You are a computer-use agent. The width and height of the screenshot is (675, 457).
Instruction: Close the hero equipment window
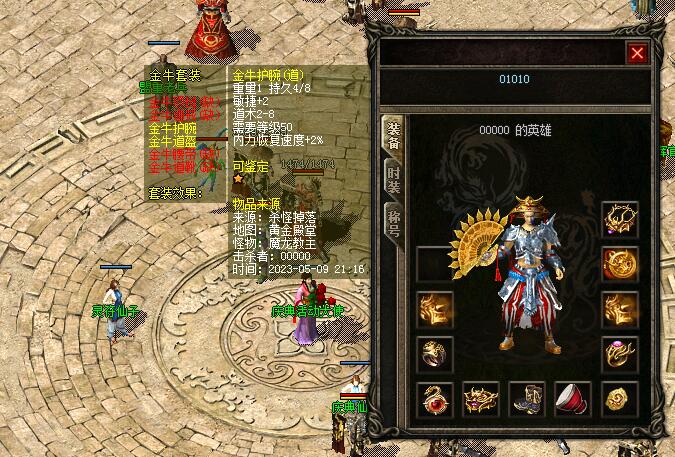tap(637, 53)
